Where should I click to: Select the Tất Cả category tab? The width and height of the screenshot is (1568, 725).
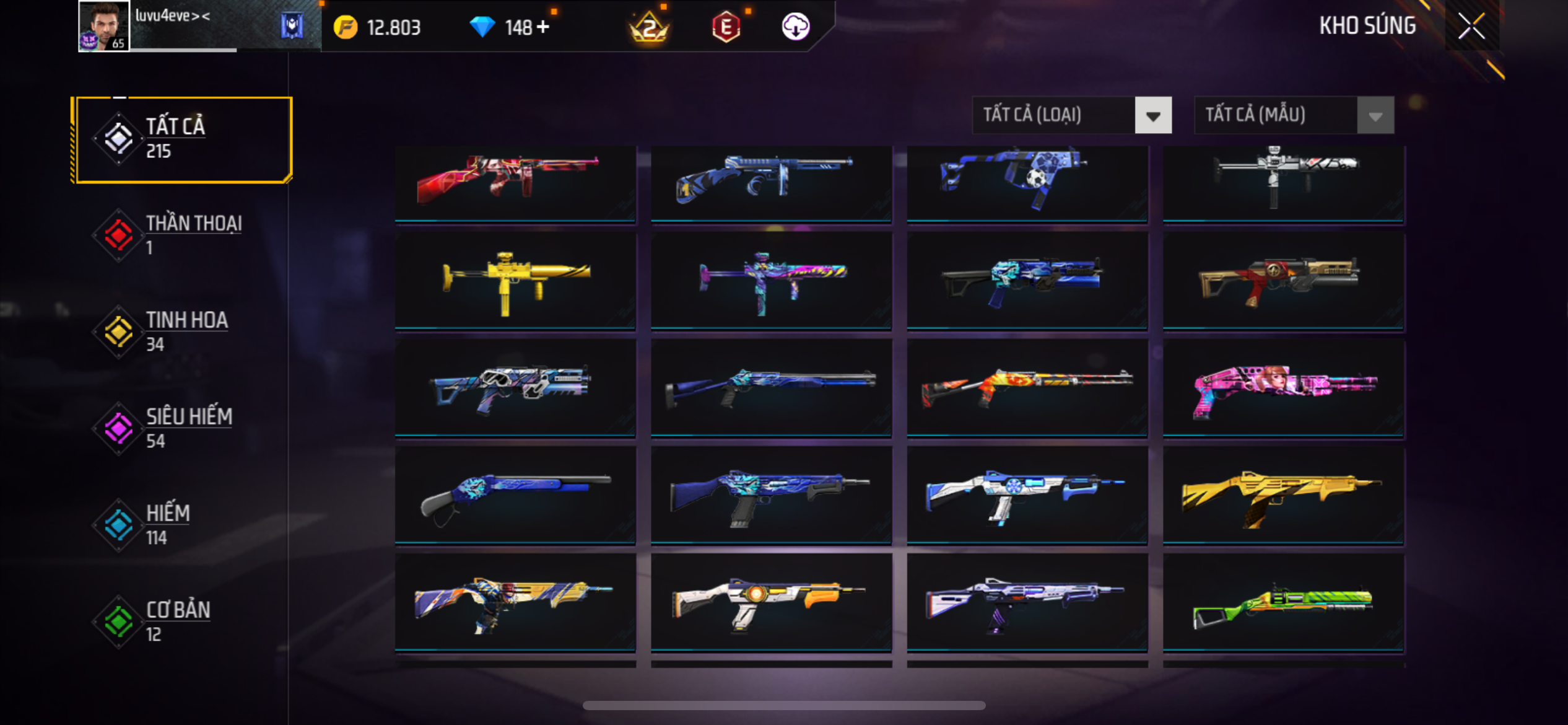(x=182, y=139)
